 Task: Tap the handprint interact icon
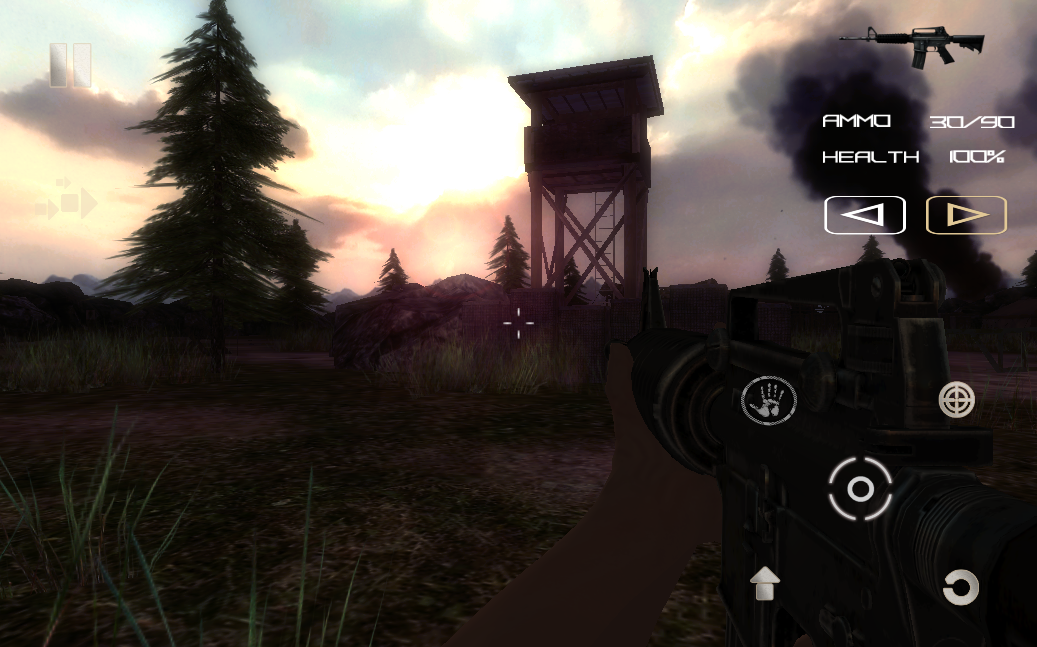point(768,401)
